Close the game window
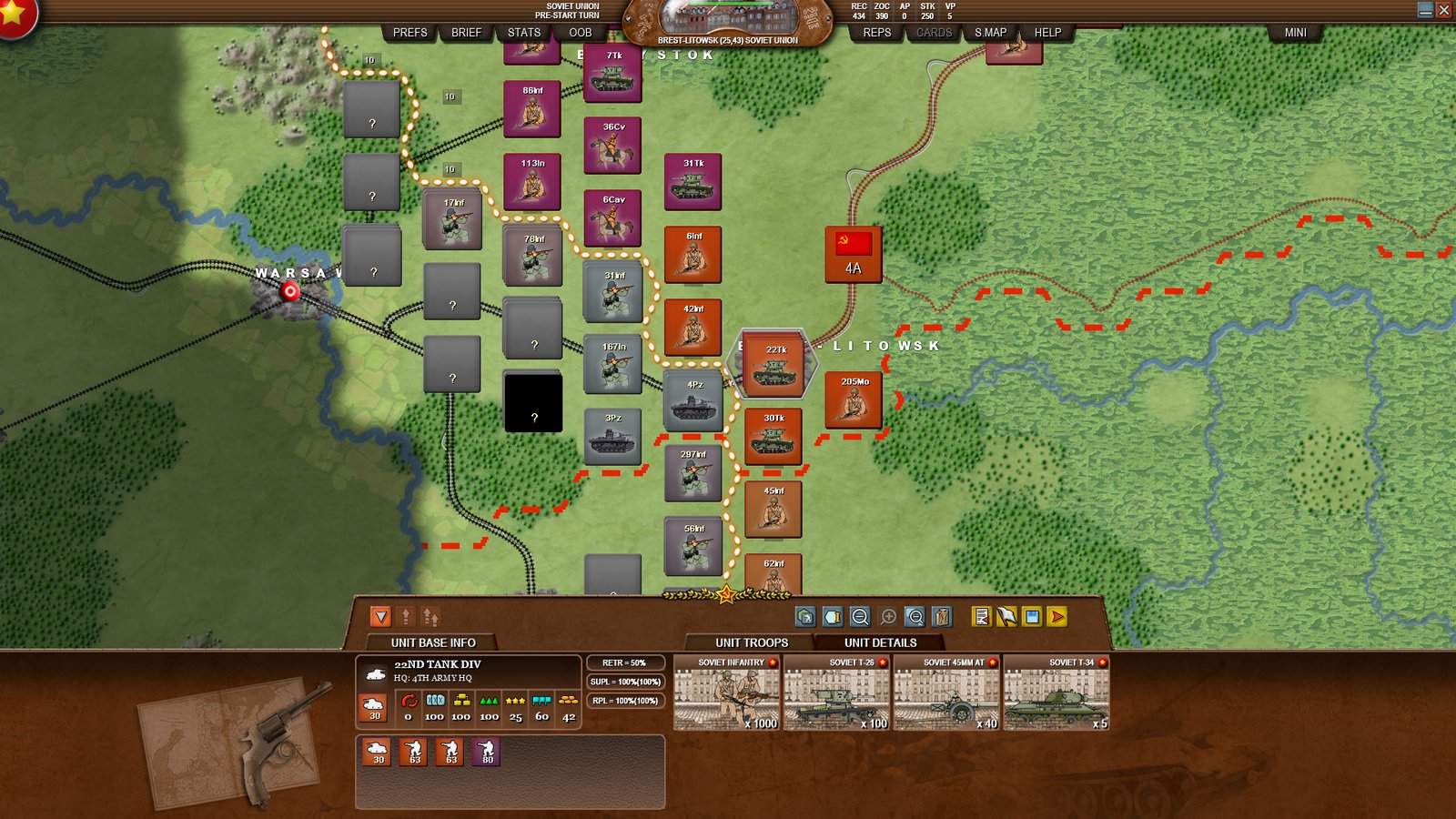The height and width of the screenshot is (819, 1456). tap(1444, 10)
